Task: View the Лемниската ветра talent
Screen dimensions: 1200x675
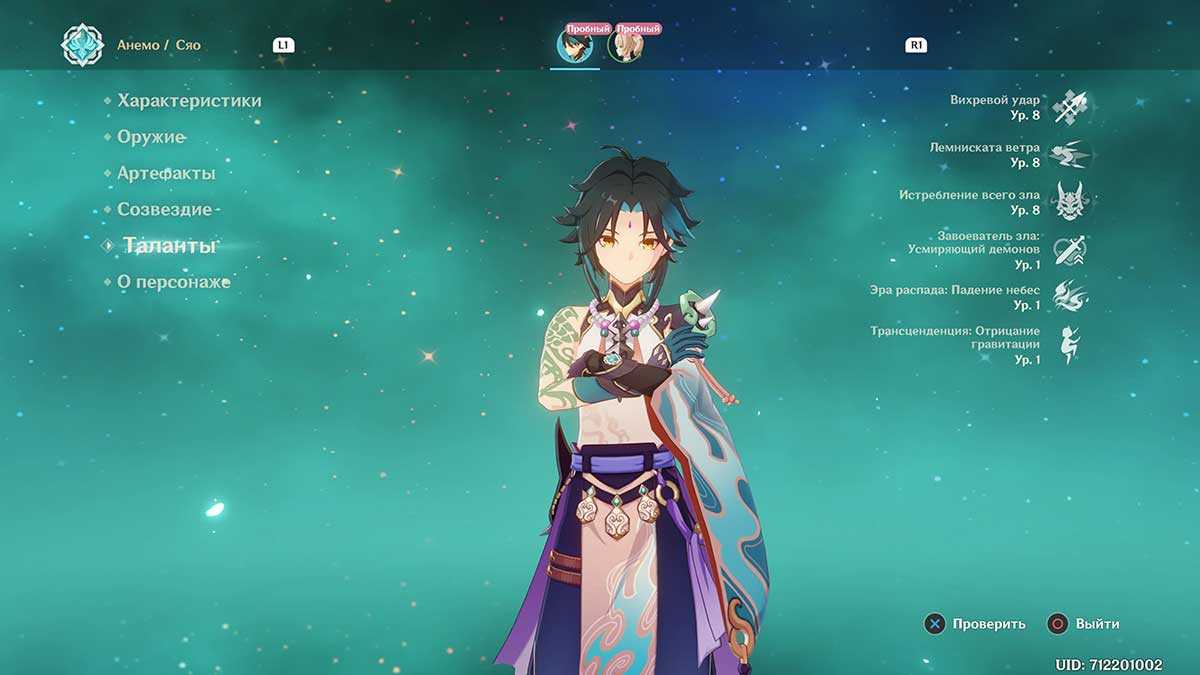Action: click(x=1069, y=155)
